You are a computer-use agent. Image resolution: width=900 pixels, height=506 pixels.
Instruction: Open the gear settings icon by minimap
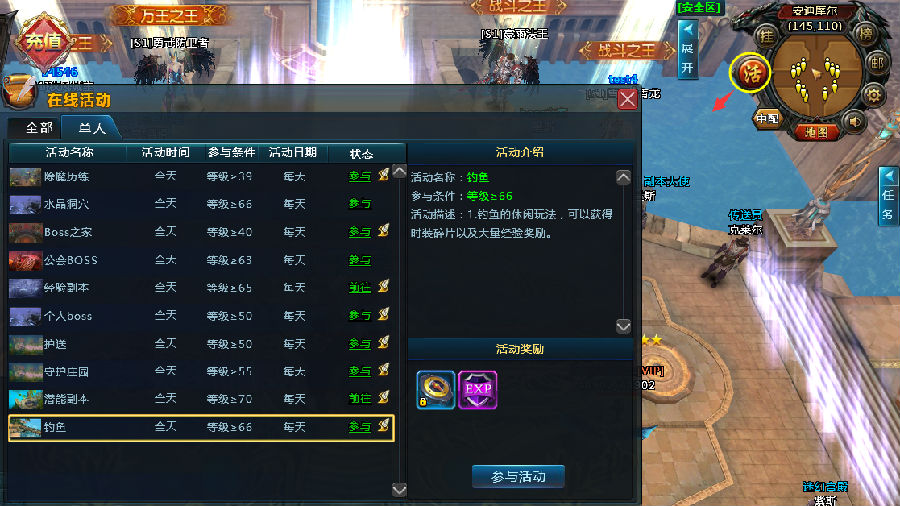point(873,95)
